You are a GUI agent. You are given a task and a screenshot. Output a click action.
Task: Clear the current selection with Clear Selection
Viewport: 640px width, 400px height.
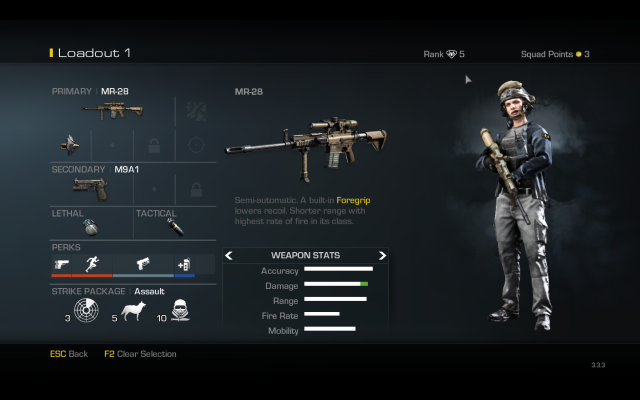tap(140, 354)
